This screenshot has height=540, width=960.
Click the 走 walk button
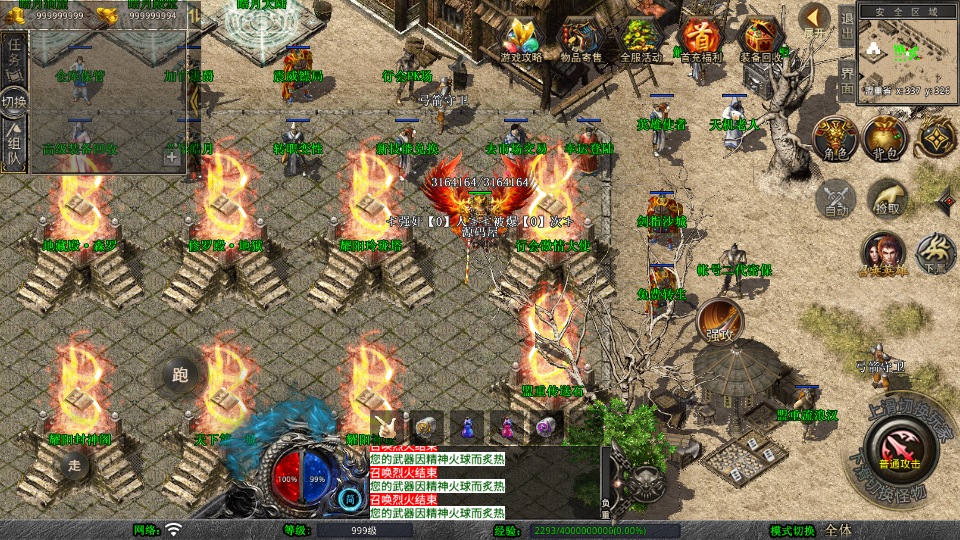coord(74,464)
